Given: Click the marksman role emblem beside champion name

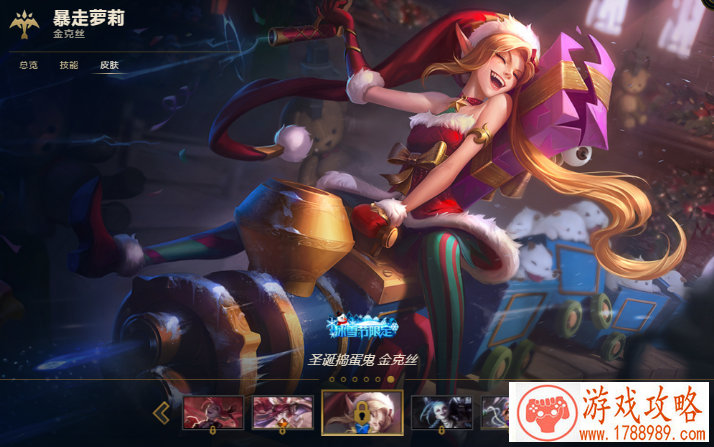Looking at the screenshot, I should [24, 26].
